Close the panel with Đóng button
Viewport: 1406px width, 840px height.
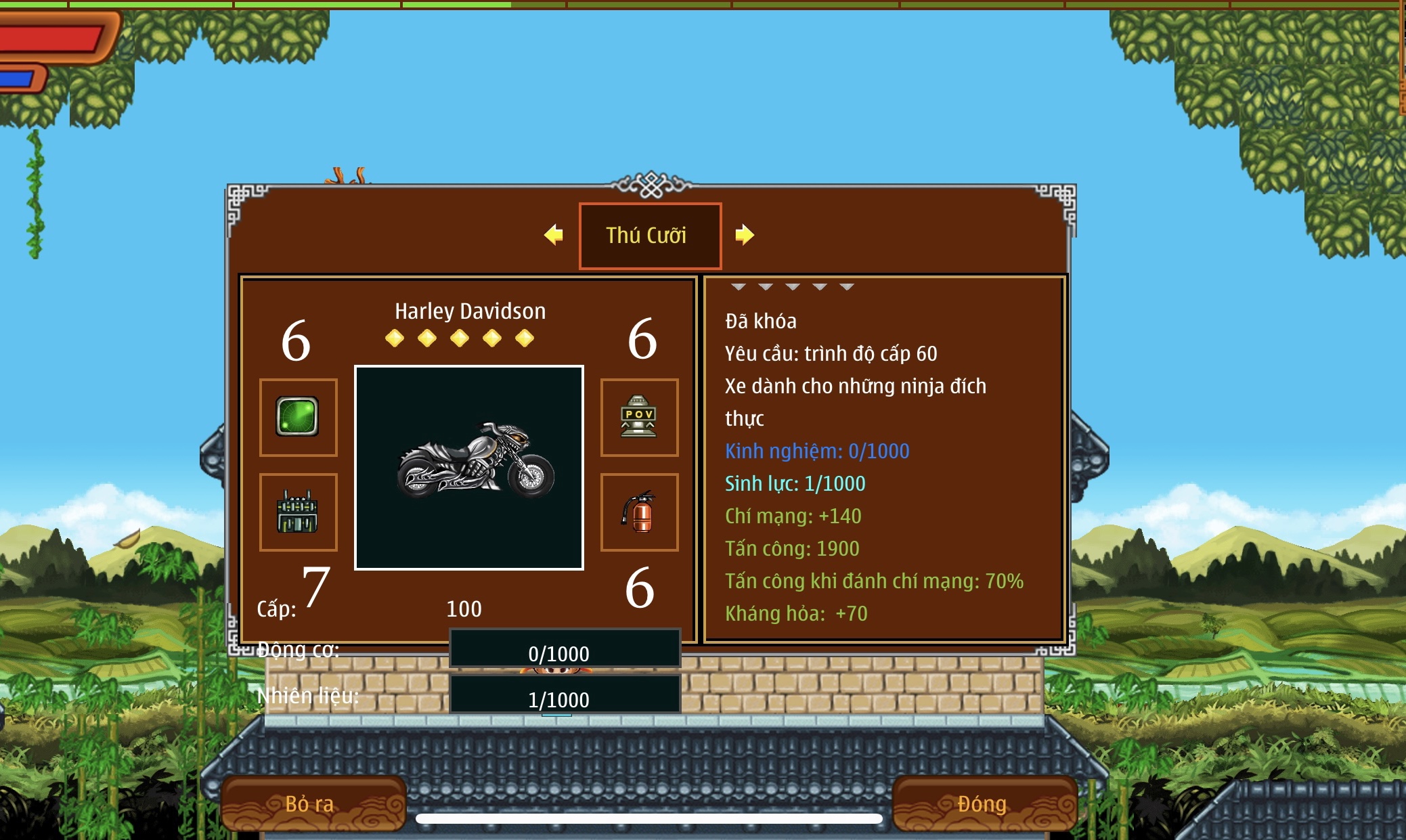pos(984,803)
